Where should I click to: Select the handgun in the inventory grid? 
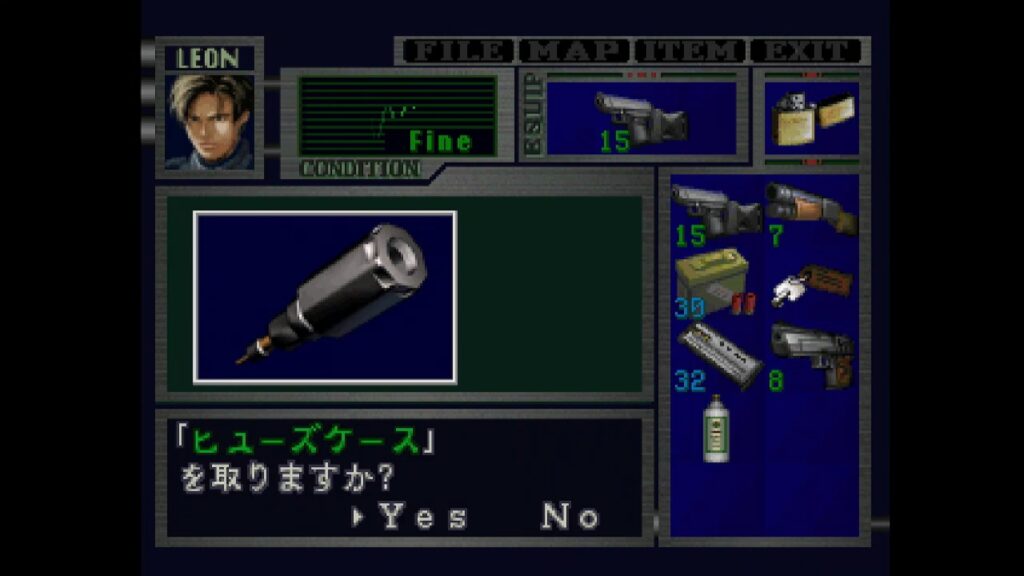pyautogui.click(x=715, y=209)
